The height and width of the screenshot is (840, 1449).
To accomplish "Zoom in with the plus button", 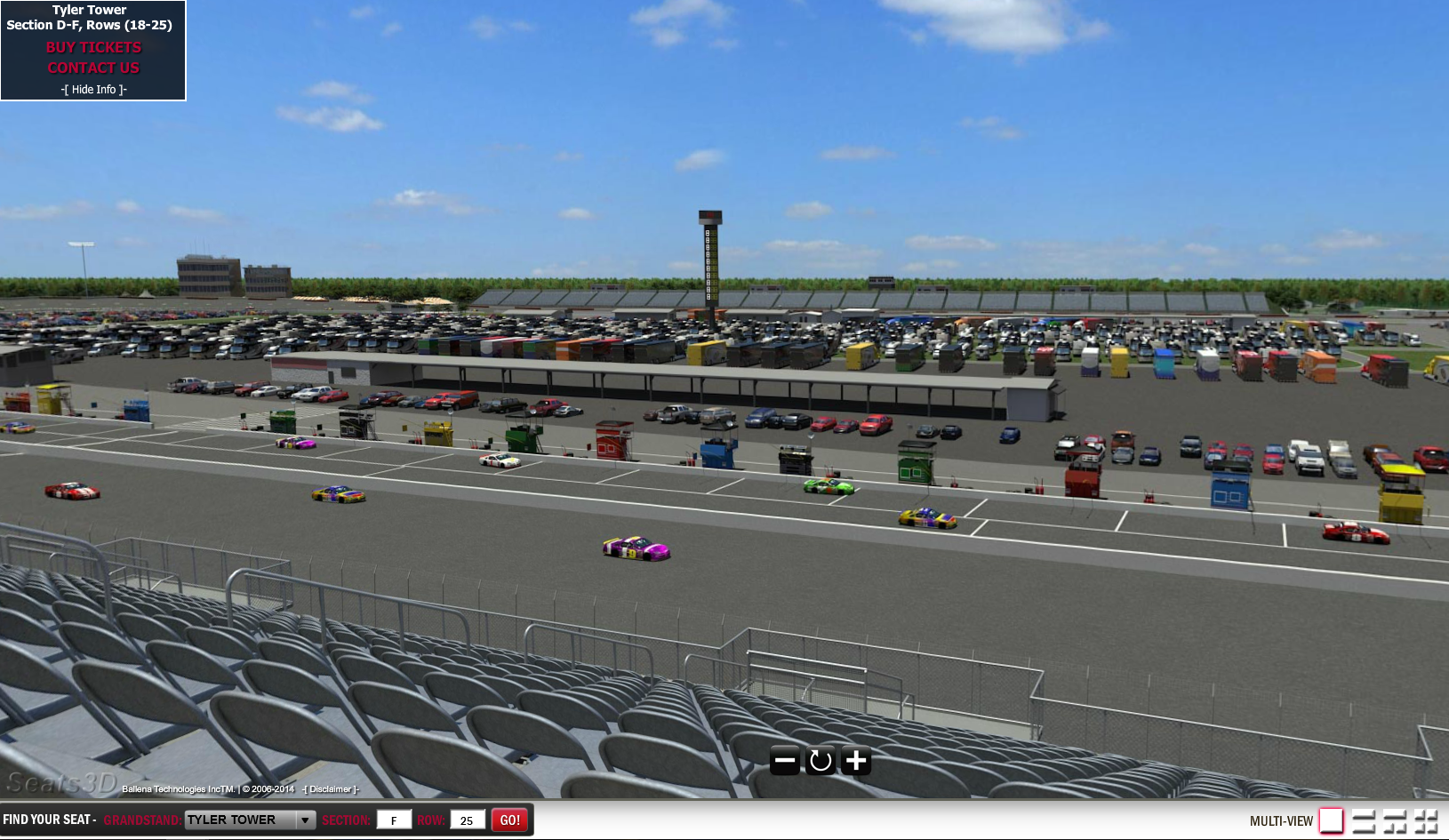I will pos(856,761).
